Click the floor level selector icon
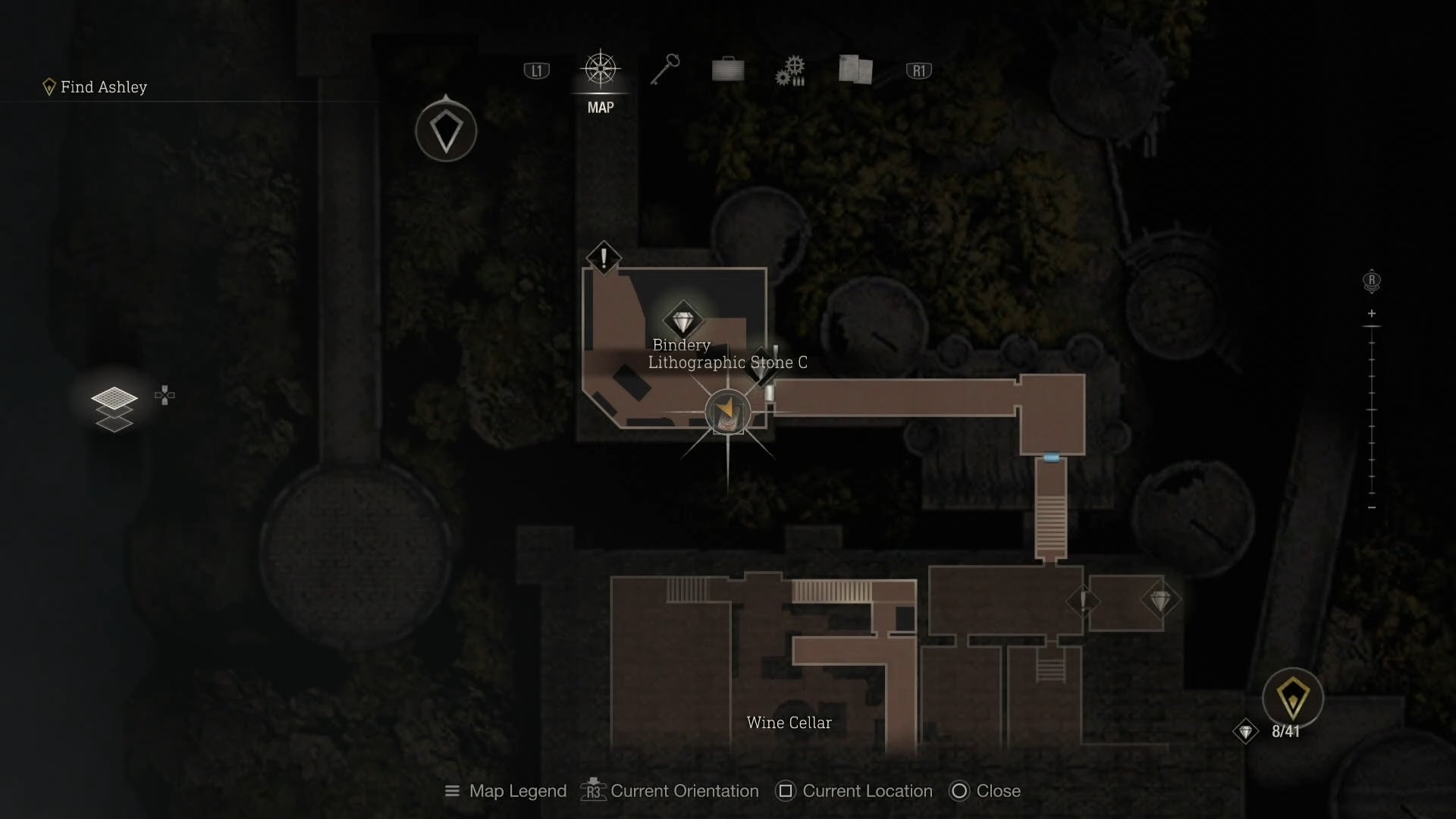This screenshot has height=819, width=1456. tap(115, 407)
